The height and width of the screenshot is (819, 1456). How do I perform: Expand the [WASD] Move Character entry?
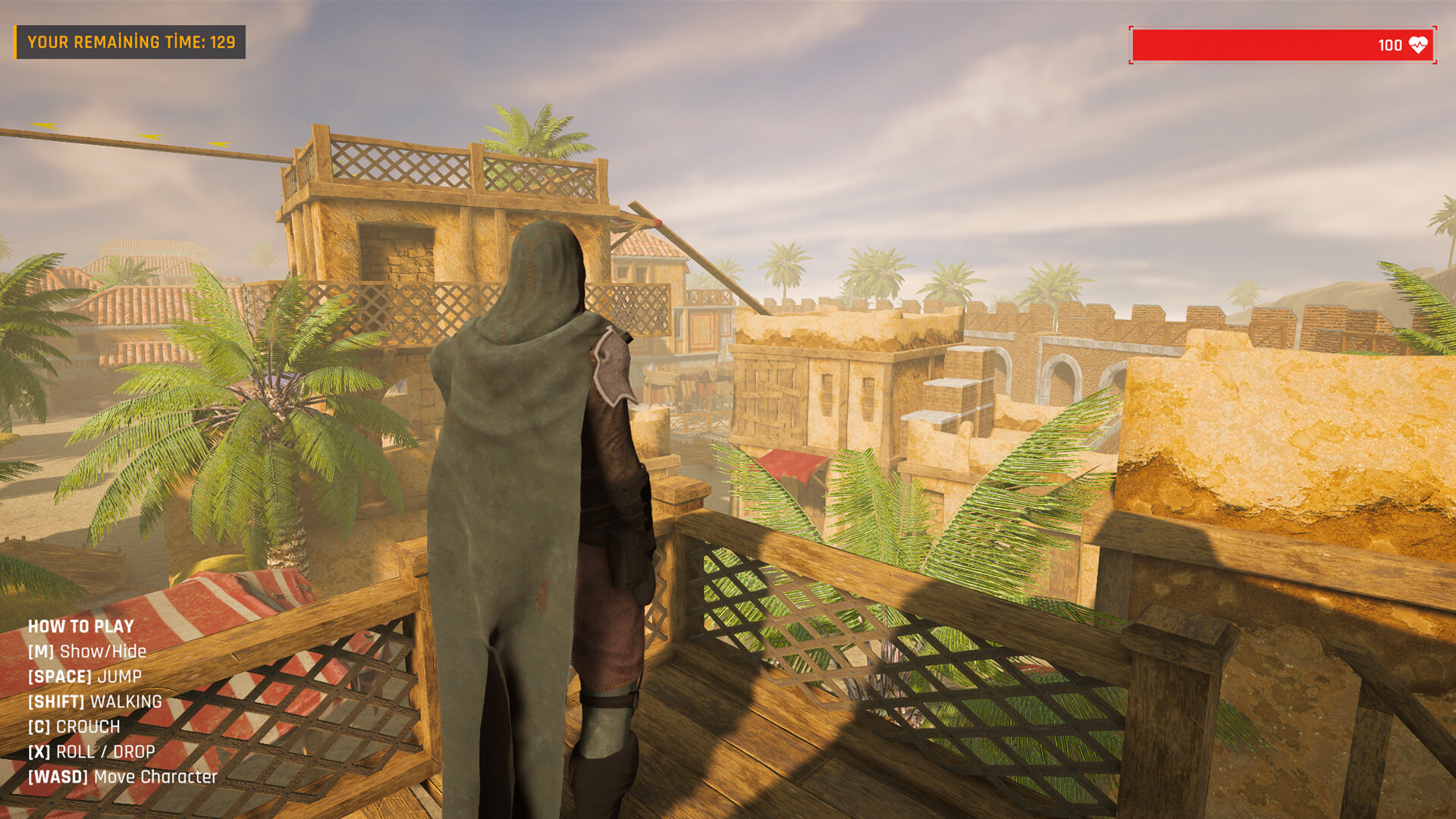coord(122,776)
